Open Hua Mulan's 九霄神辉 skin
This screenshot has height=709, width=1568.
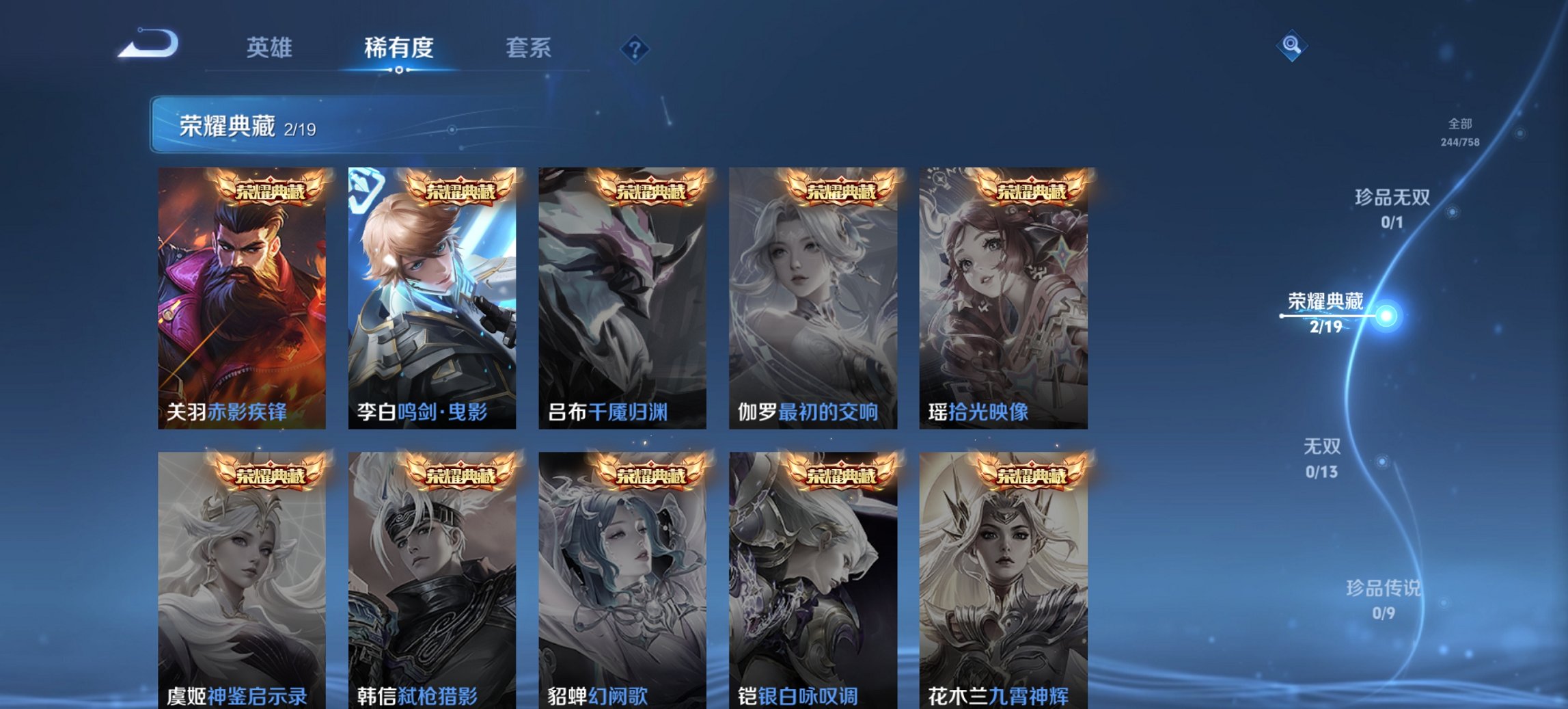pyautogui.click(x=1004, y=581)
